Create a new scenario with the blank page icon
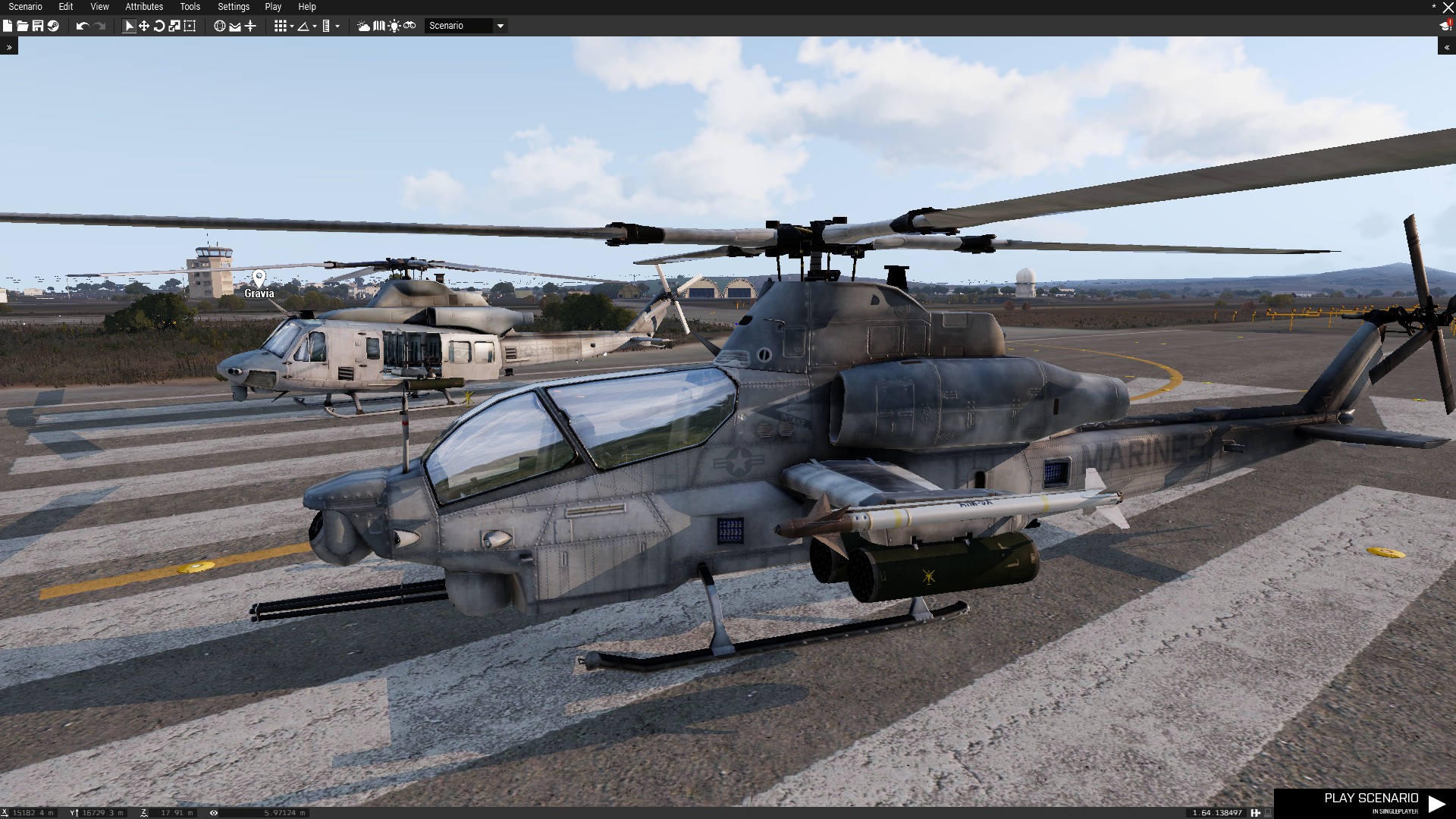The image size is (1456, 819). [8, 26]
